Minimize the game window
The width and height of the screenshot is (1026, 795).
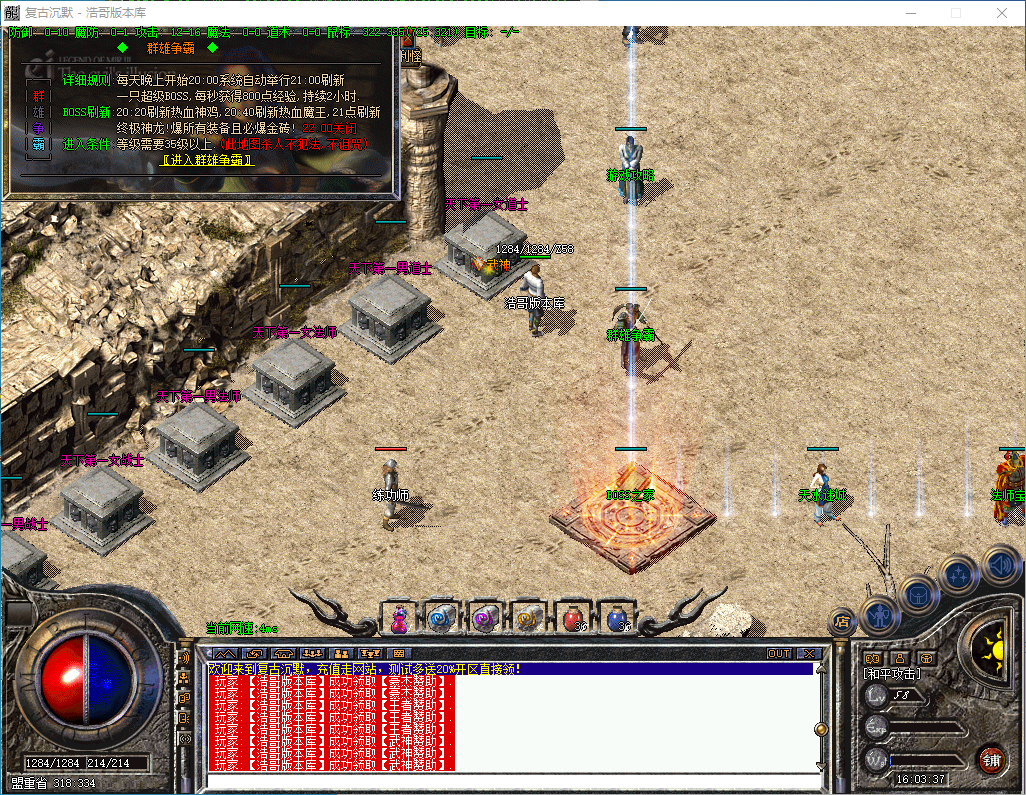point(910,14)
